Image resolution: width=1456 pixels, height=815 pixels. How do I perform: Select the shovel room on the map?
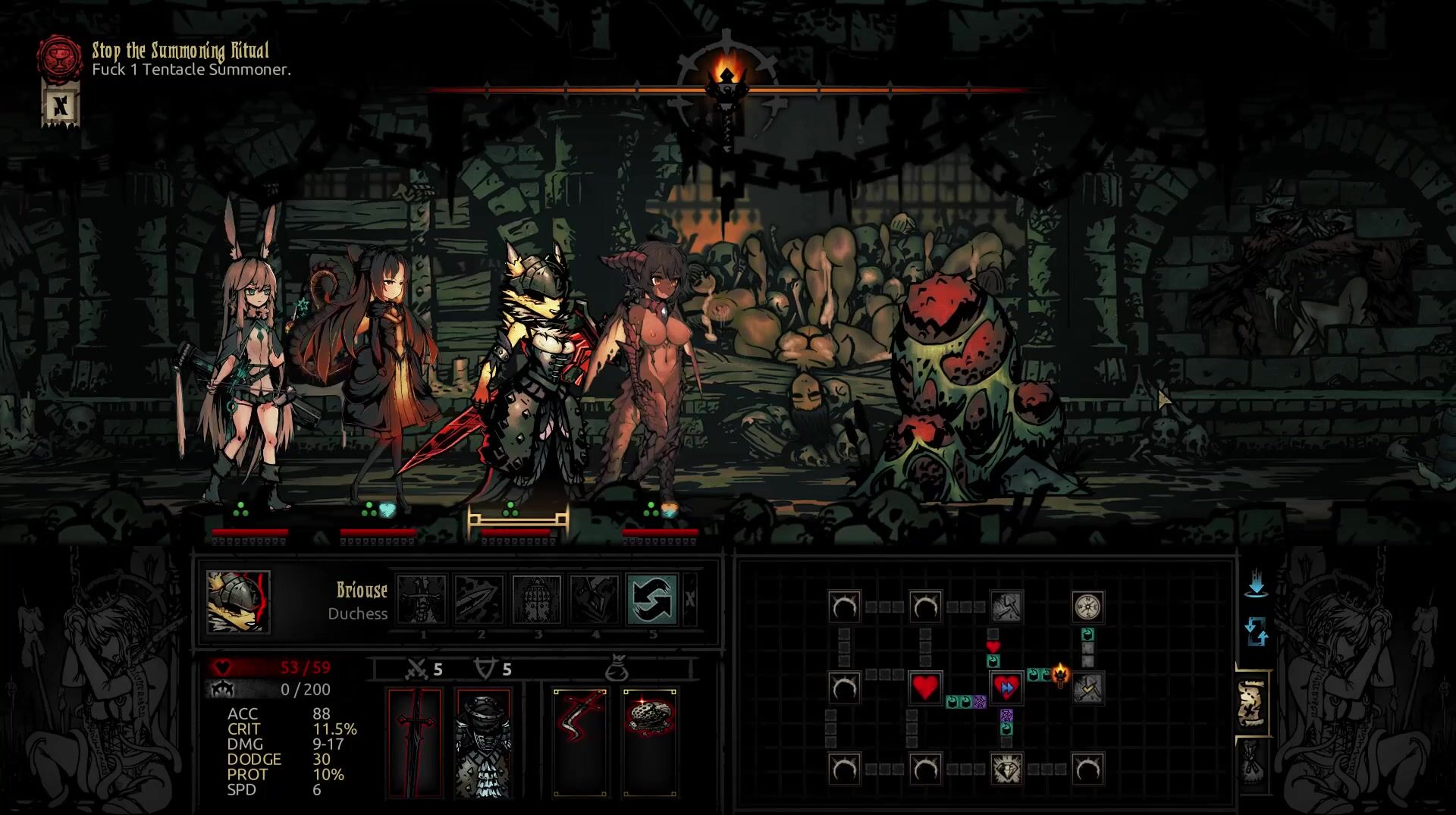click(1006, 607)
